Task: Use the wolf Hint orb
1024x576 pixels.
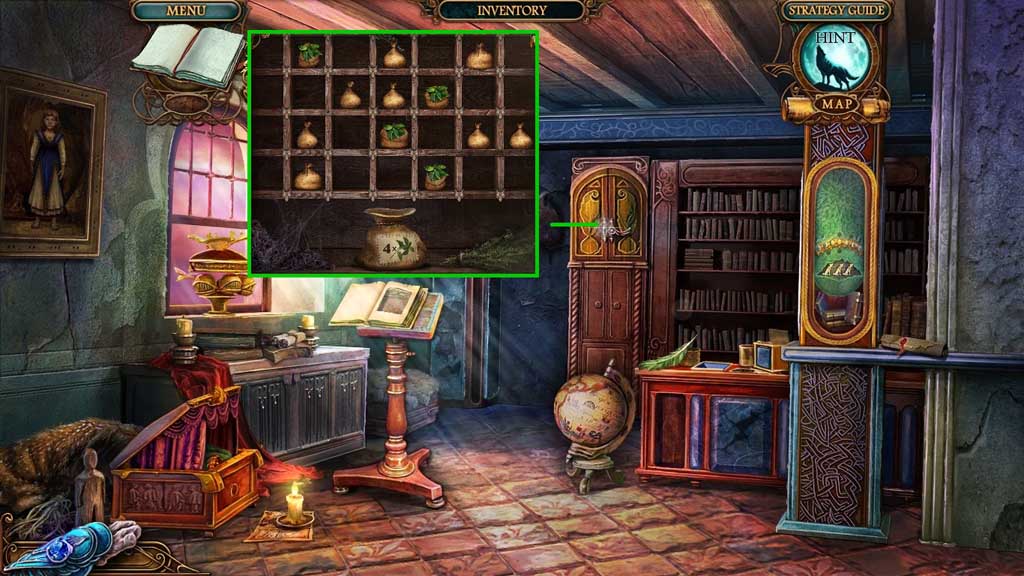Action: point(834,62)
